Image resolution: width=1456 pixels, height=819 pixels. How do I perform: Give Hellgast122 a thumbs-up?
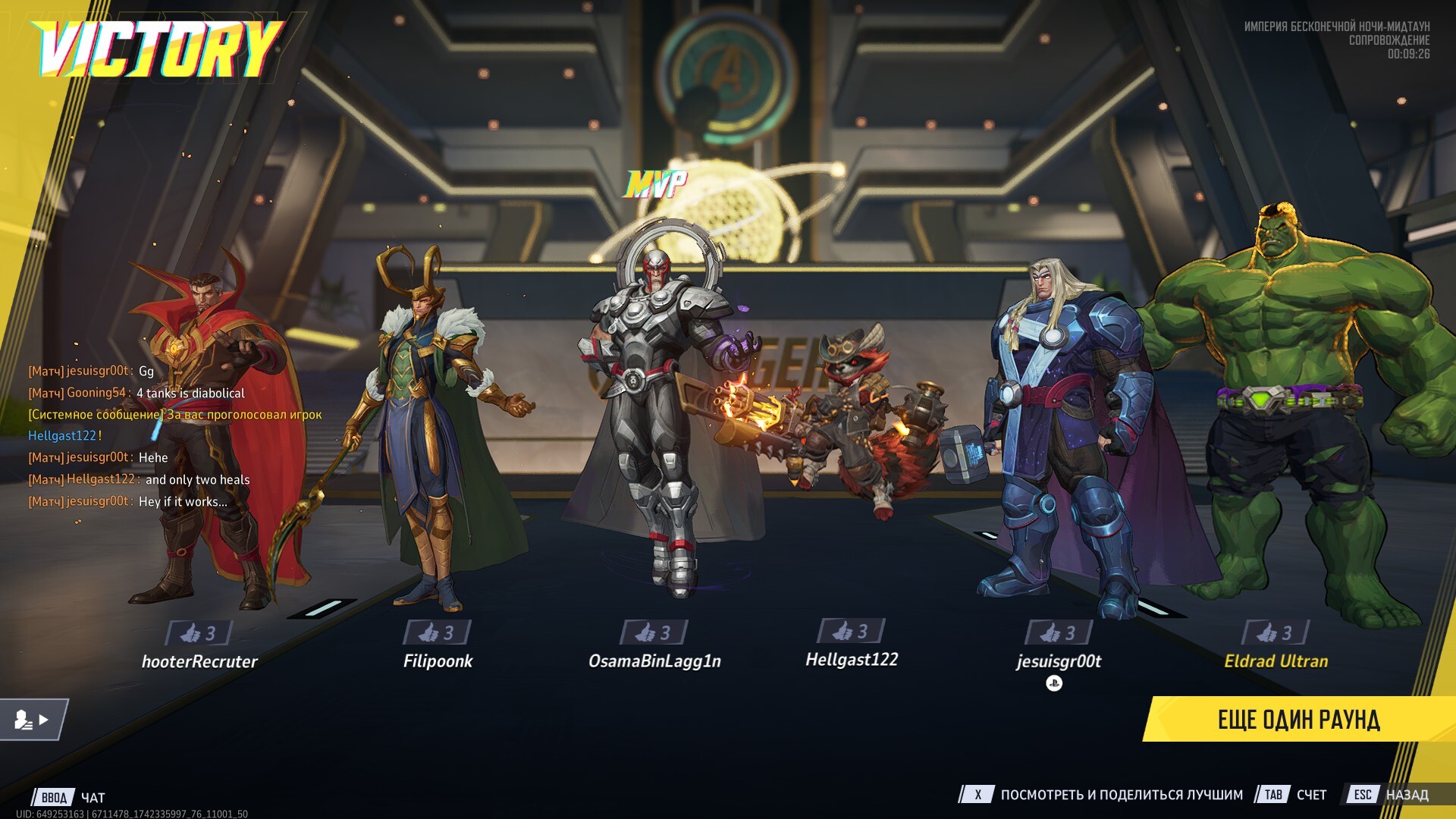[851, 631]
